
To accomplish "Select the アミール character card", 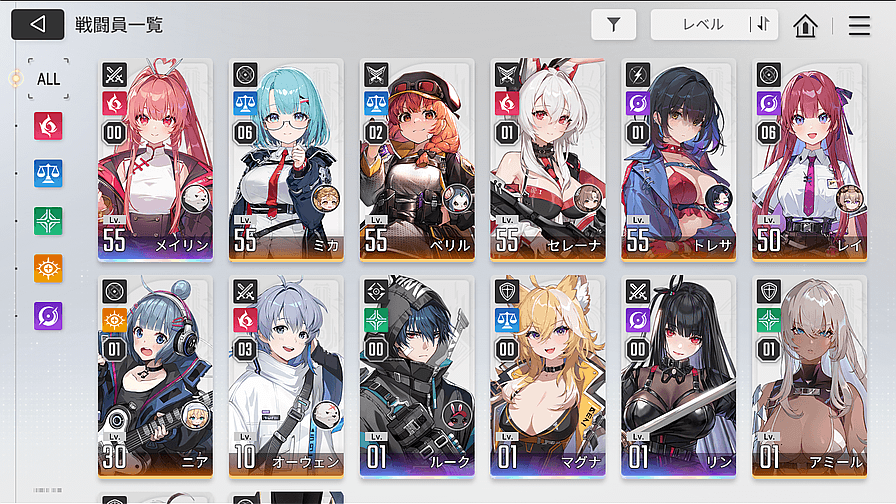I will coord(810,377).
